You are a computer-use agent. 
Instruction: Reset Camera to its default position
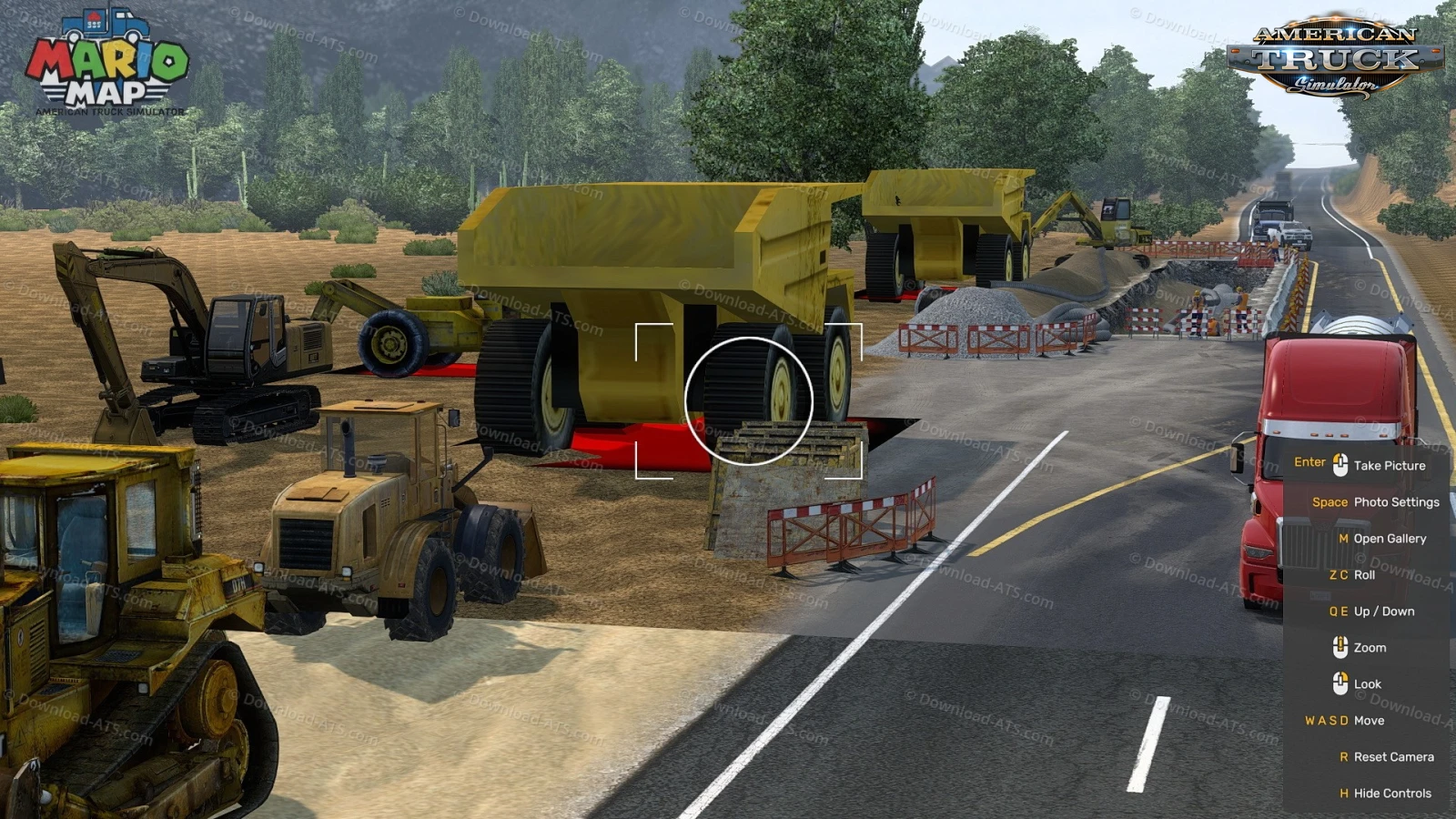point(1392,756)
